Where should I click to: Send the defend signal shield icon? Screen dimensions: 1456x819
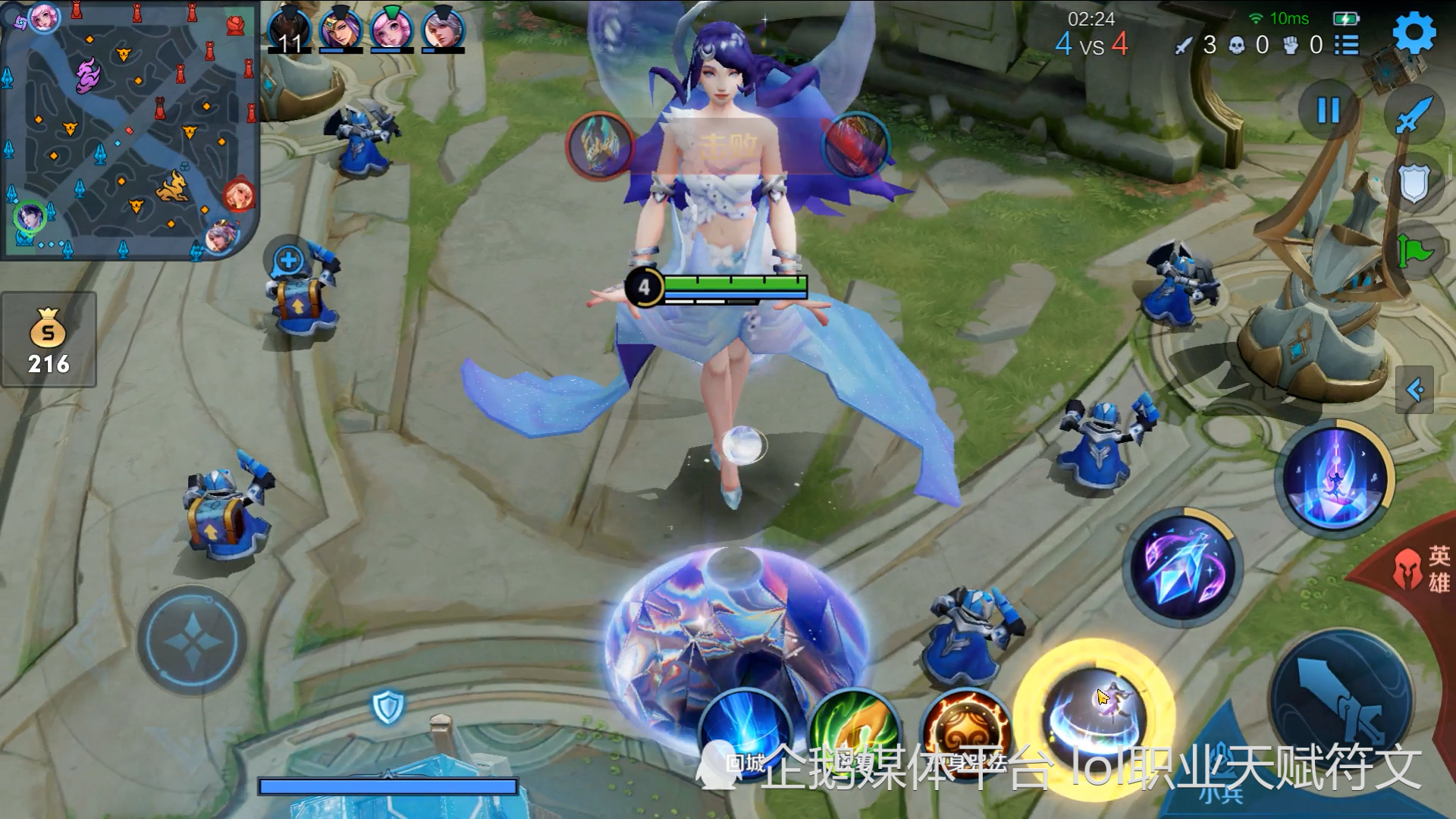click(1414, 184)
